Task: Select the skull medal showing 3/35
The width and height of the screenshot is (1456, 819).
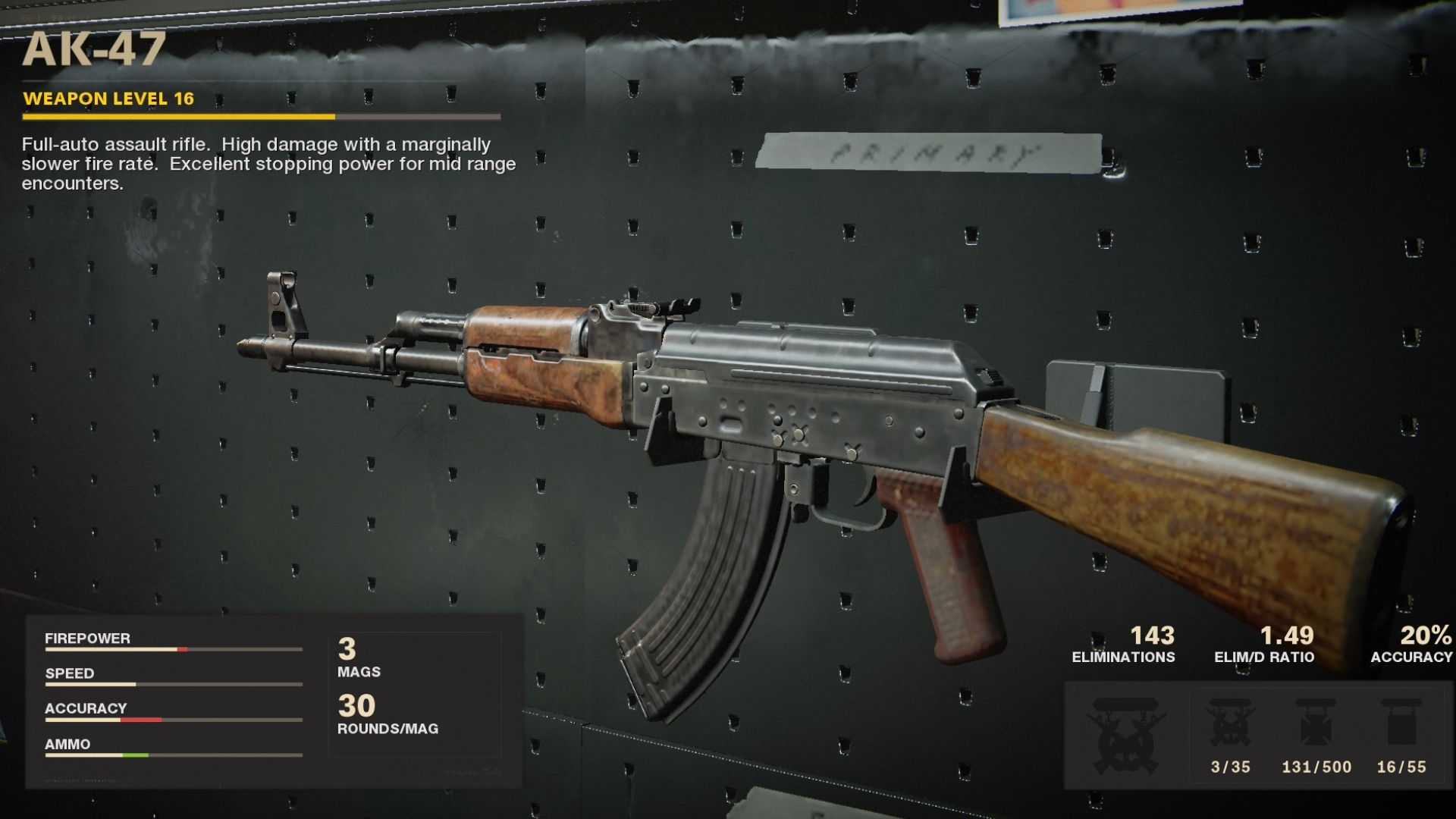Action: pyautogui.click(x=1230, y=724)
